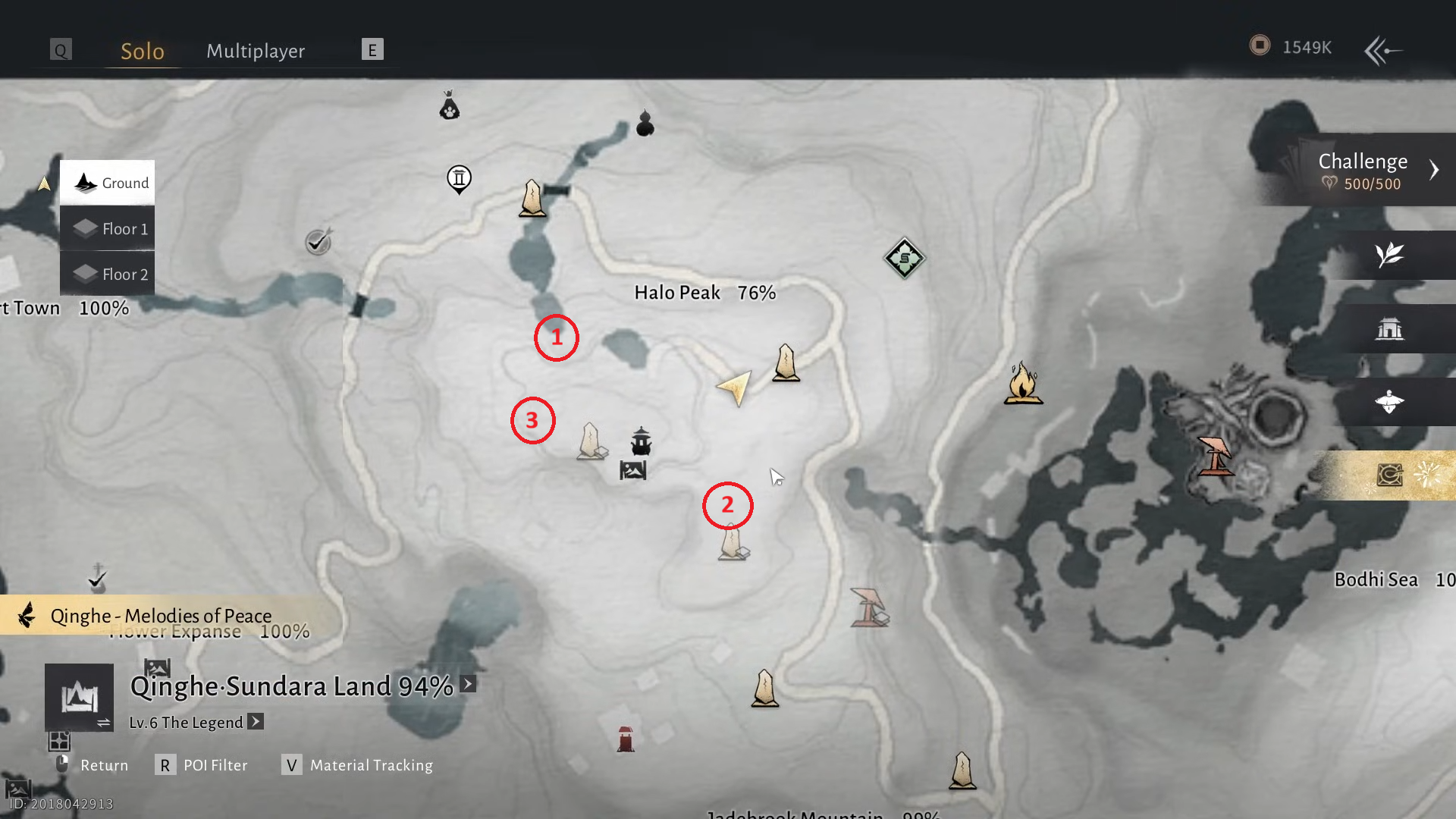Select the plant leaf filter icon

pos(1389,255)
